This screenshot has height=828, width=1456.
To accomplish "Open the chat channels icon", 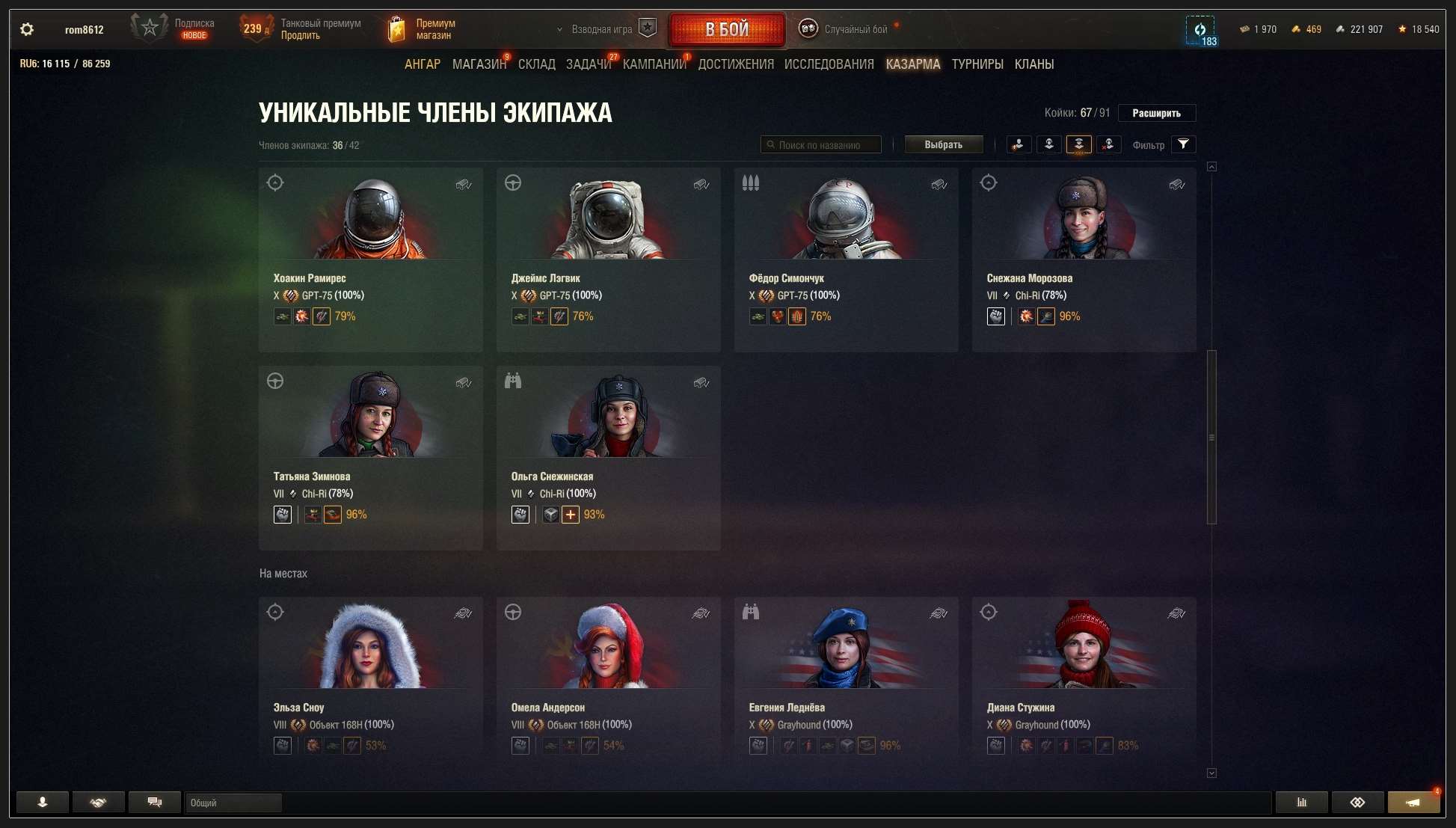I will 154,802.
